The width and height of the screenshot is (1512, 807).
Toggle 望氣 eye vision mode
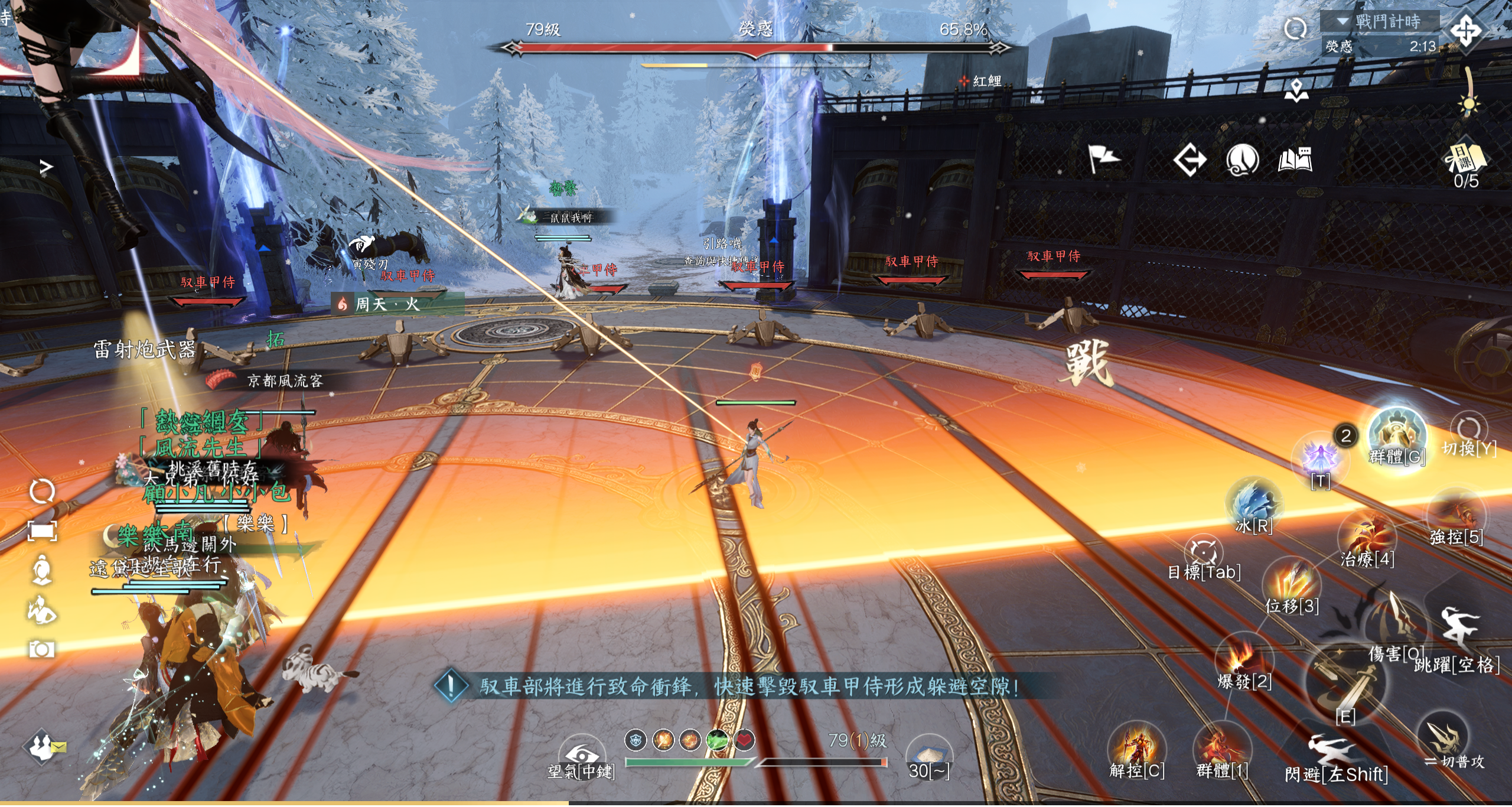[x=581, y=755]
